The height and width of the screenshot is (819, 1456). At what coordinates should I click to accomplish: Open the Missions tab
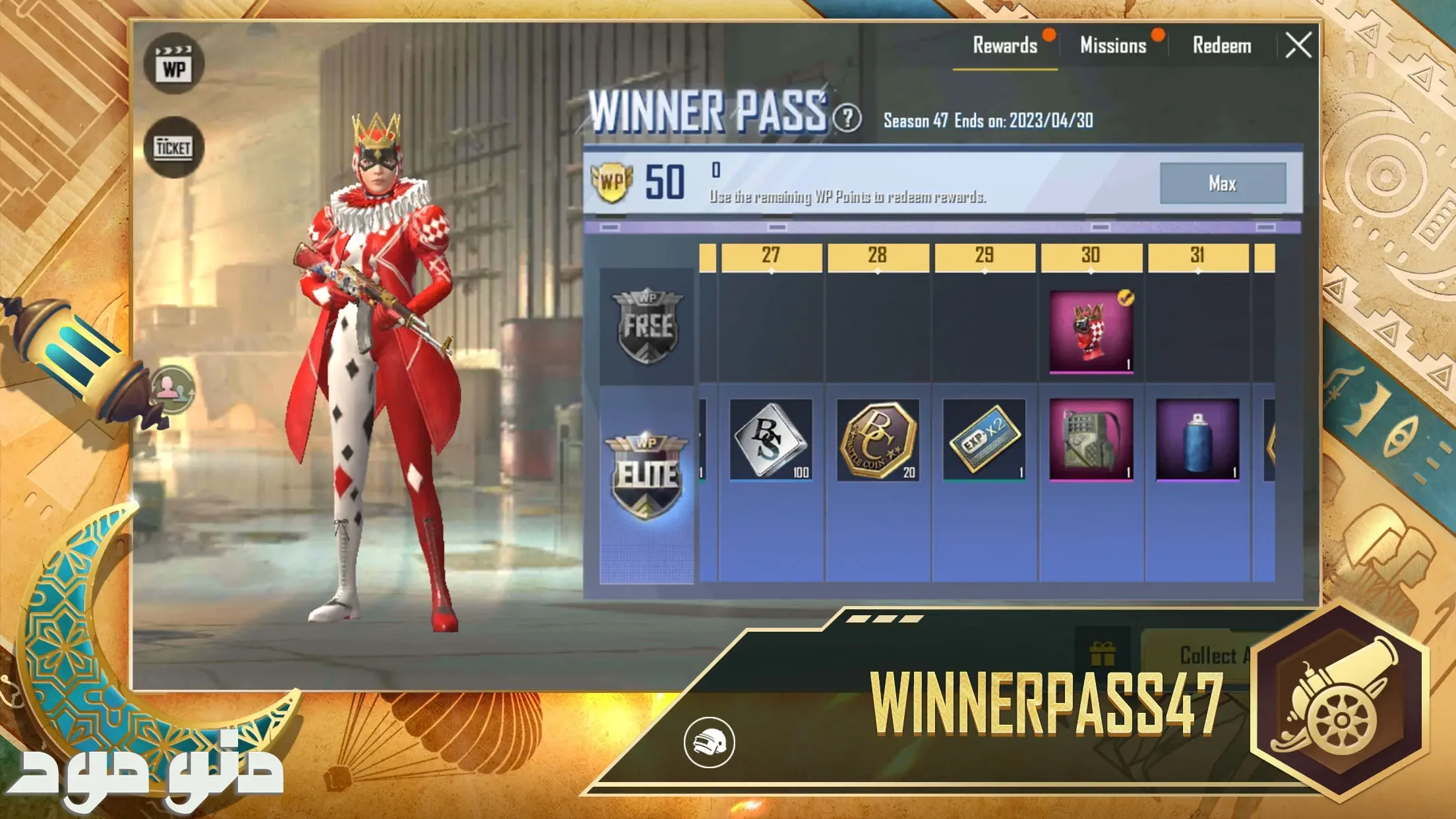pos(1113,46)
